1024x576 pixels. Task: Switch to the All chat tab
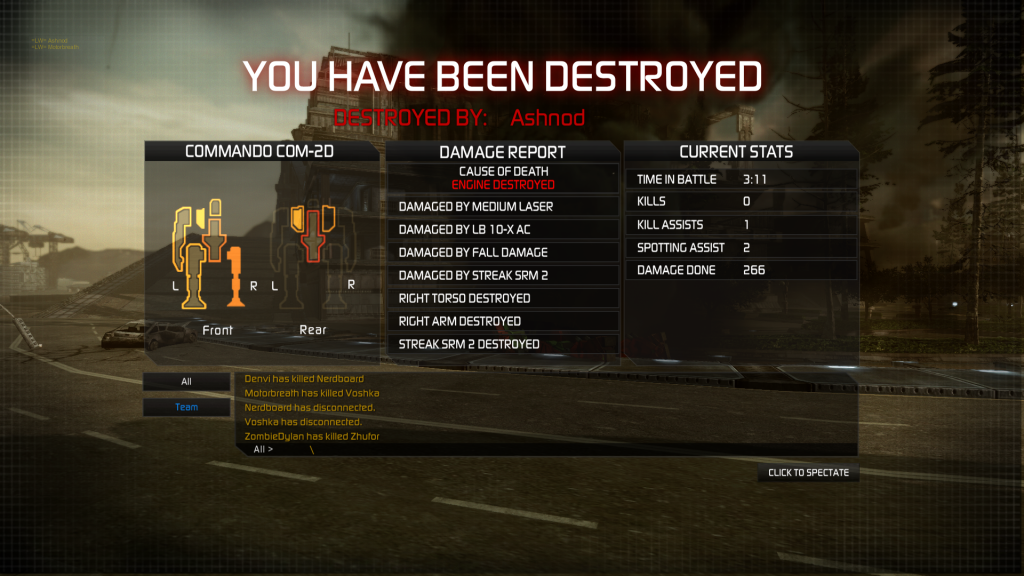[x=186, y=382]
